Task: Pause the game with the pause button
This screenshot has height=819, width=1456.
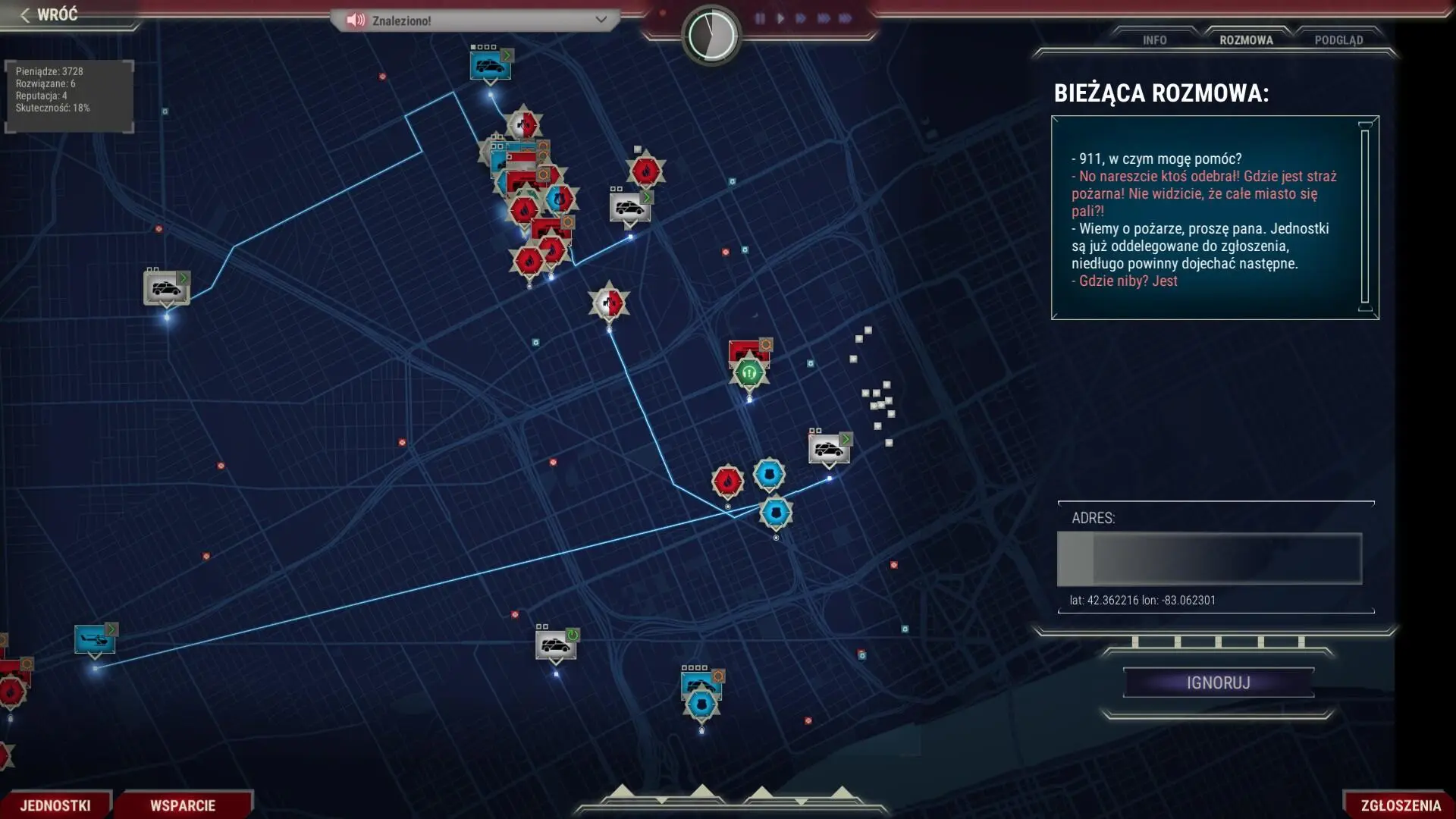Action: tap(761, 18)
